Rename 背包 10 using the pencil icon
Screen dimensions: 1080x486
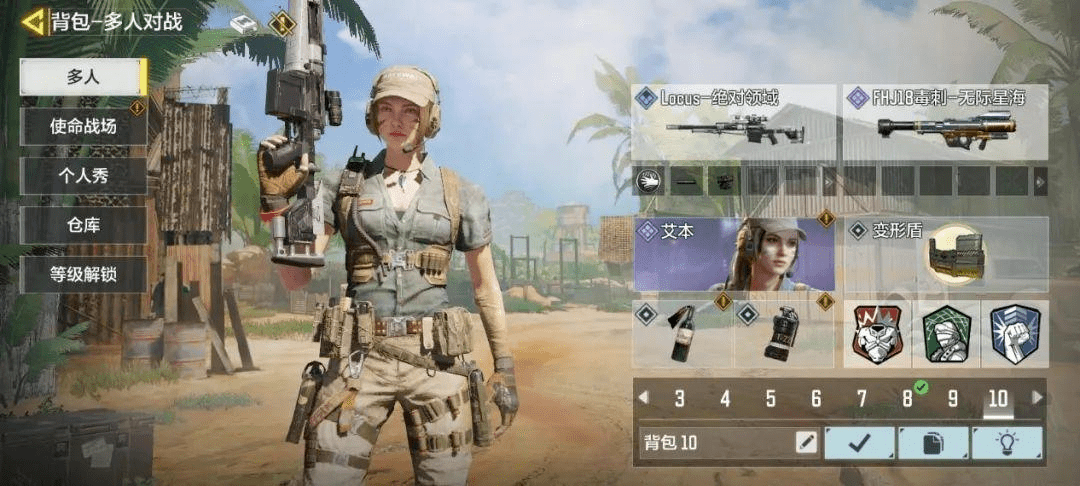pos(805,442)
